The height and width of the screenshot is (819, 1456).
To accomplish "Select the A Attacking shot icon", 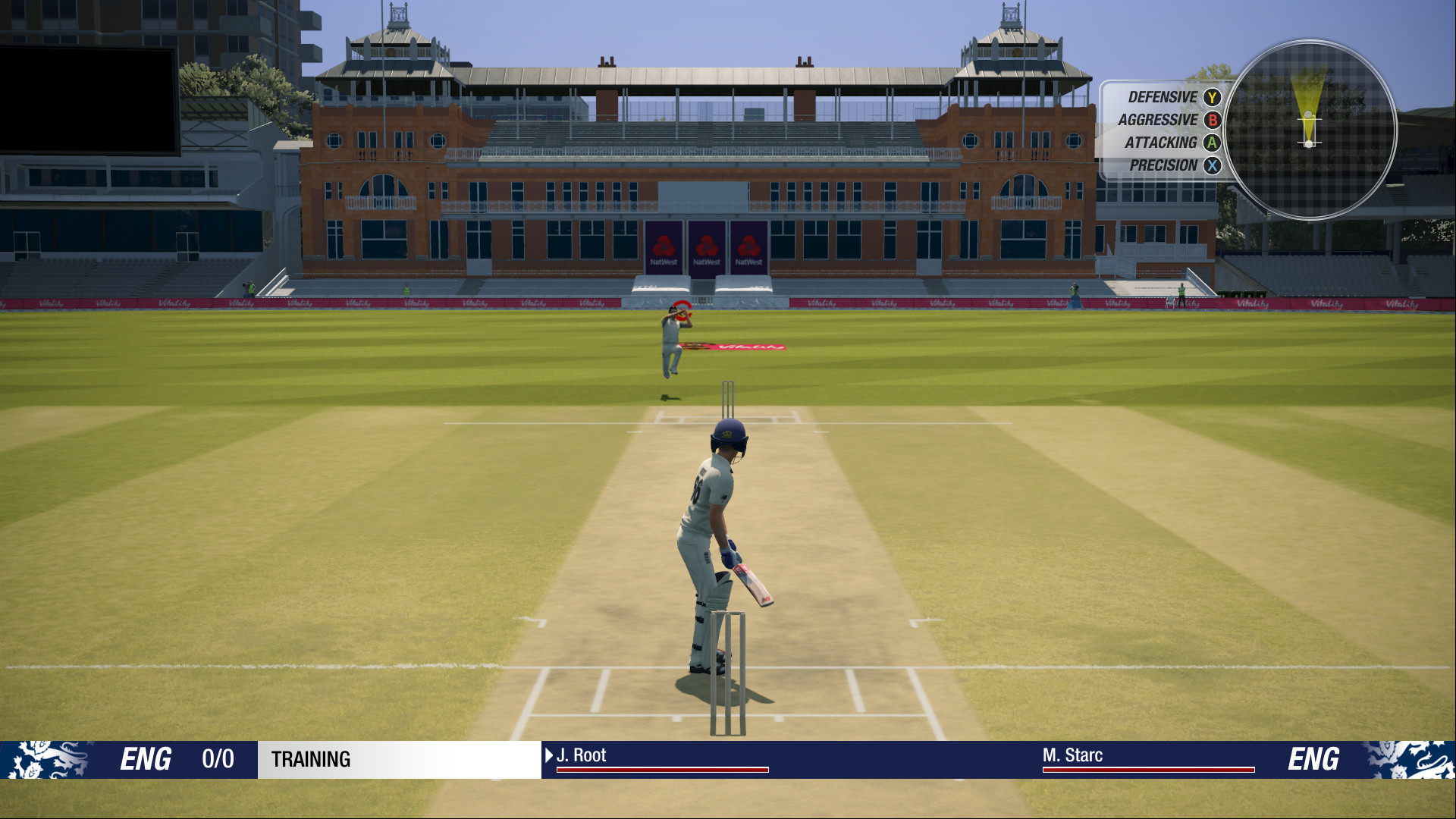I will click(x=1211, y=143).
